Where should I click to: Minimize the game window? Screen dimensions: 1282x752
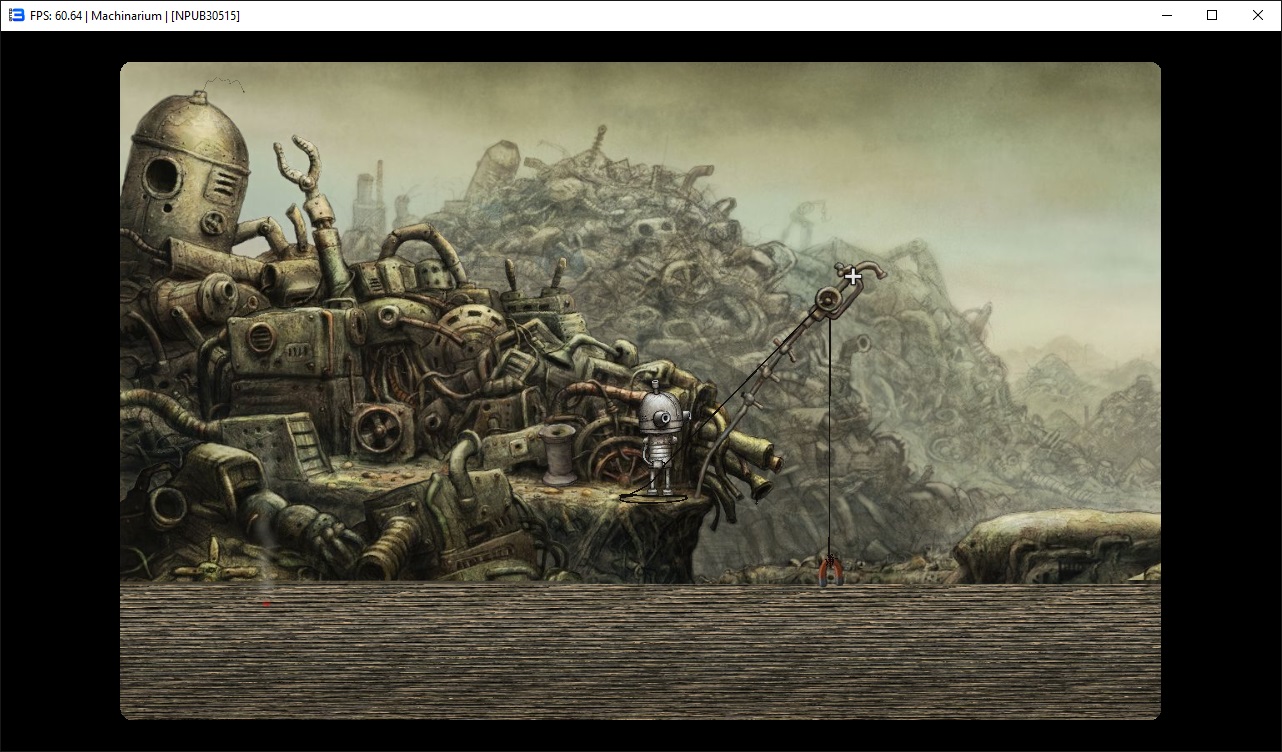1166,15
